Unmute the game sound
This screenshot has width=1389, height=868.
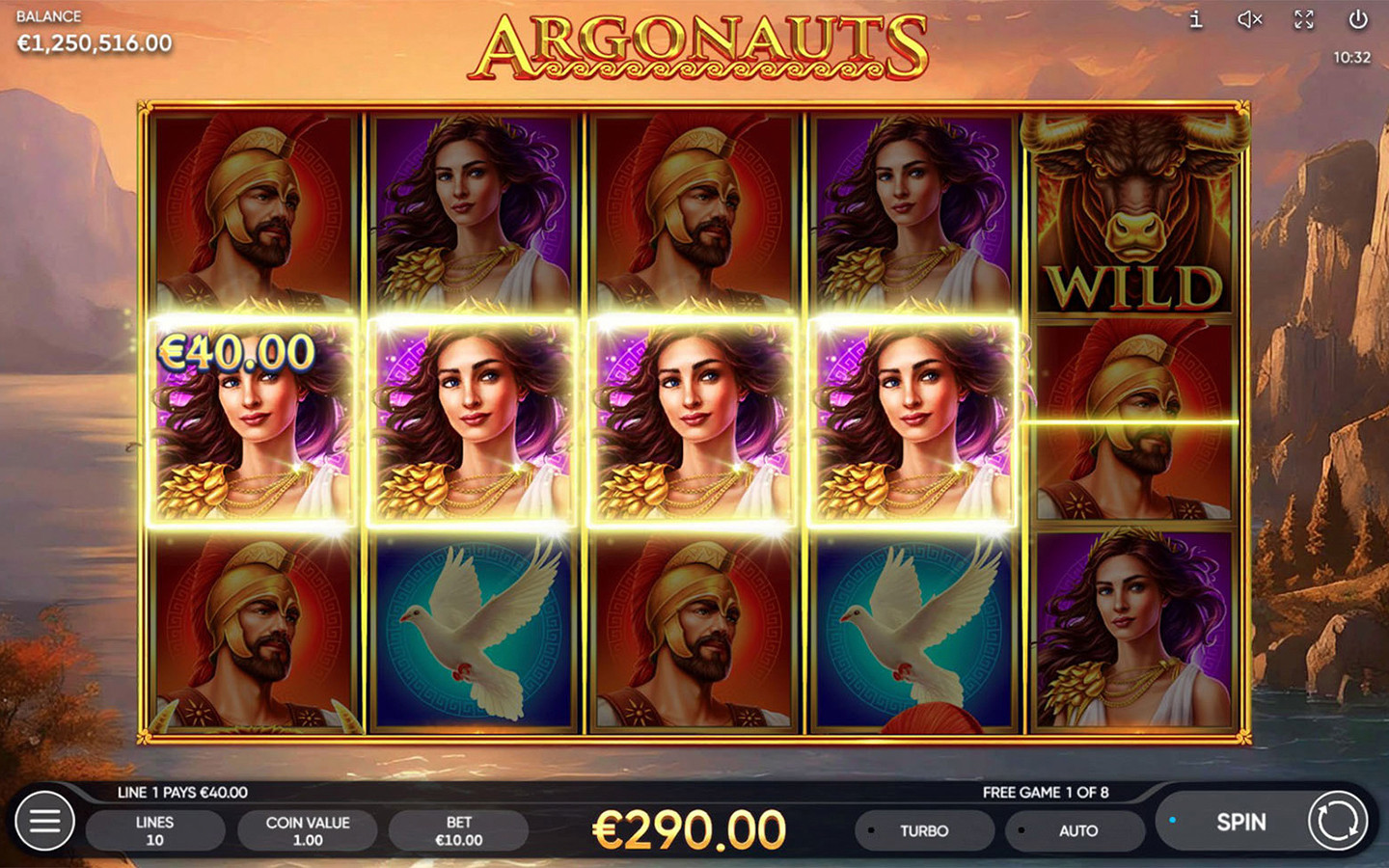[1248, 19]
